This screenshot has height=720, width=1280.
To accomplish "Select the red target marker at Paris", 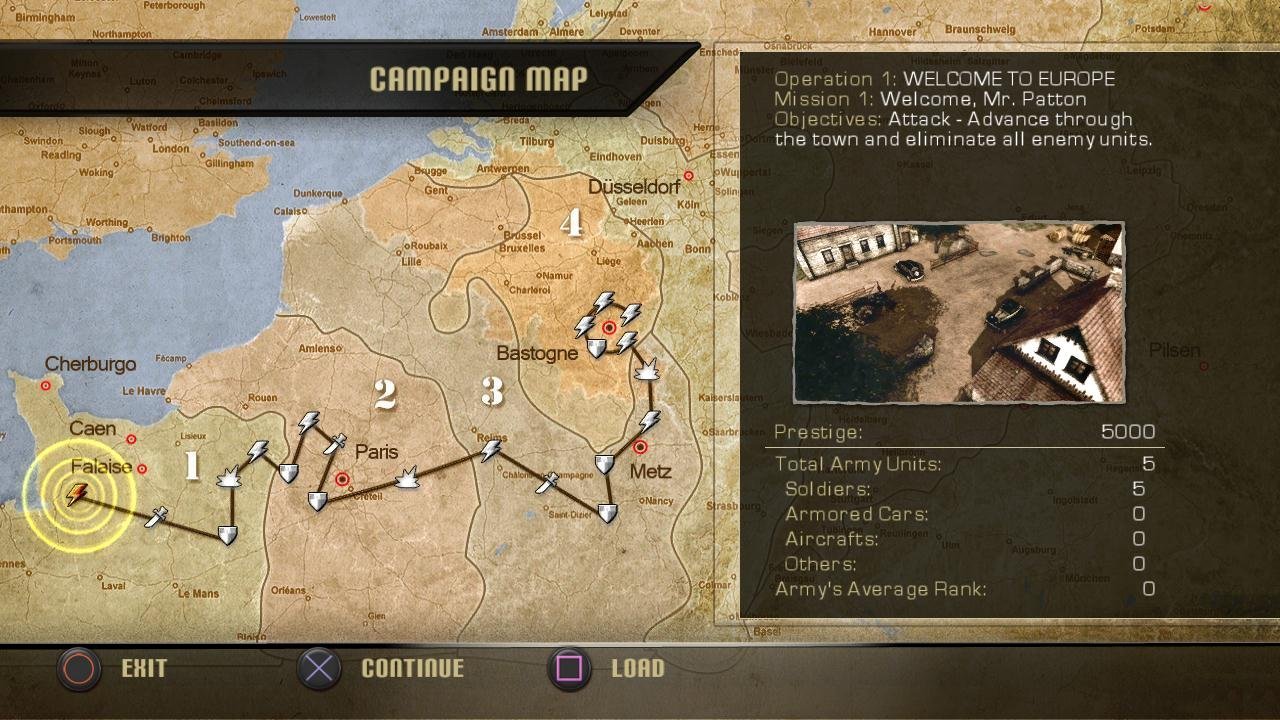I will (343, 479).
